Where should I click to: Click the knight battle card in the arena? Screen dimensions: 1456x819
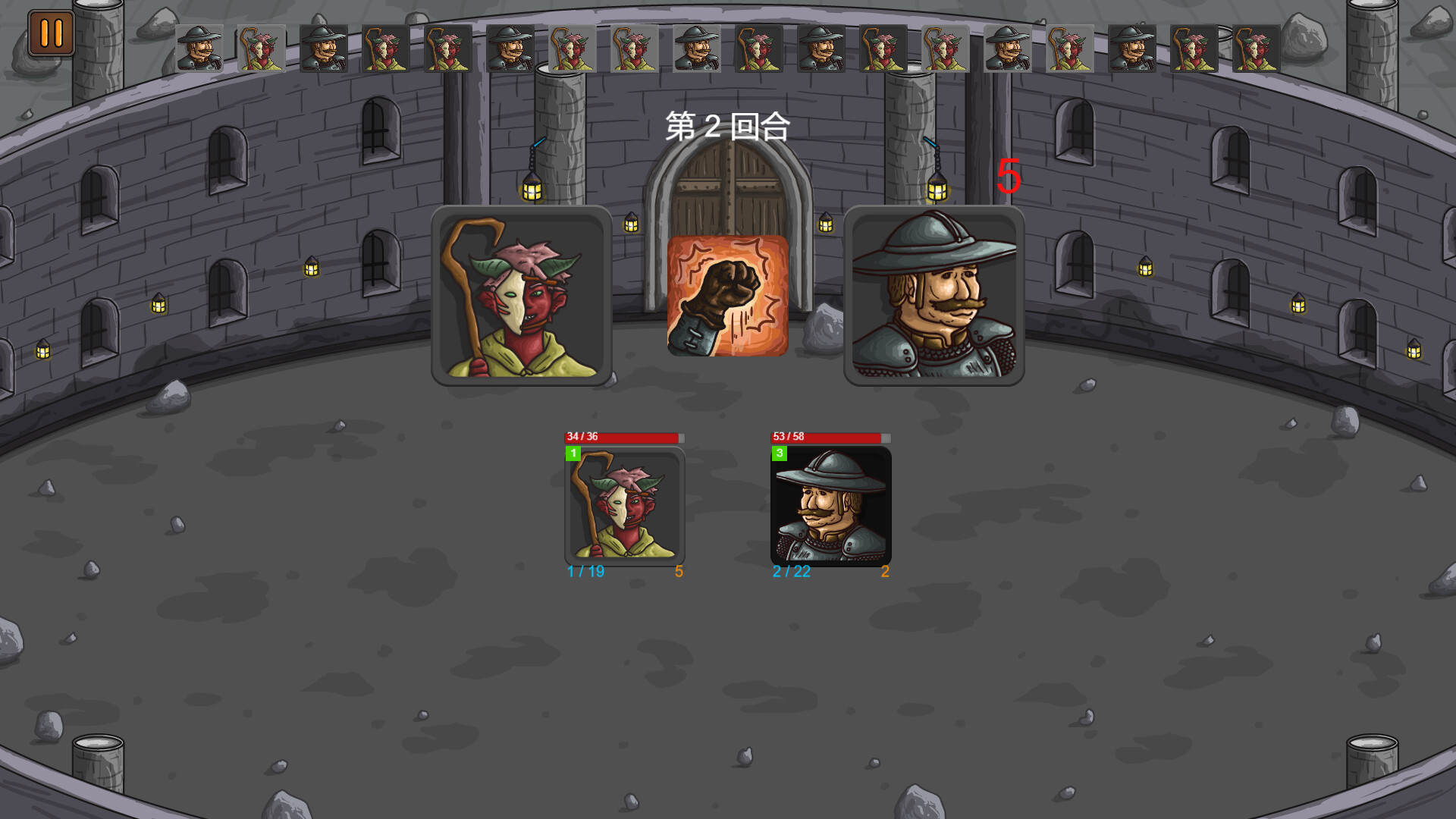830,507
